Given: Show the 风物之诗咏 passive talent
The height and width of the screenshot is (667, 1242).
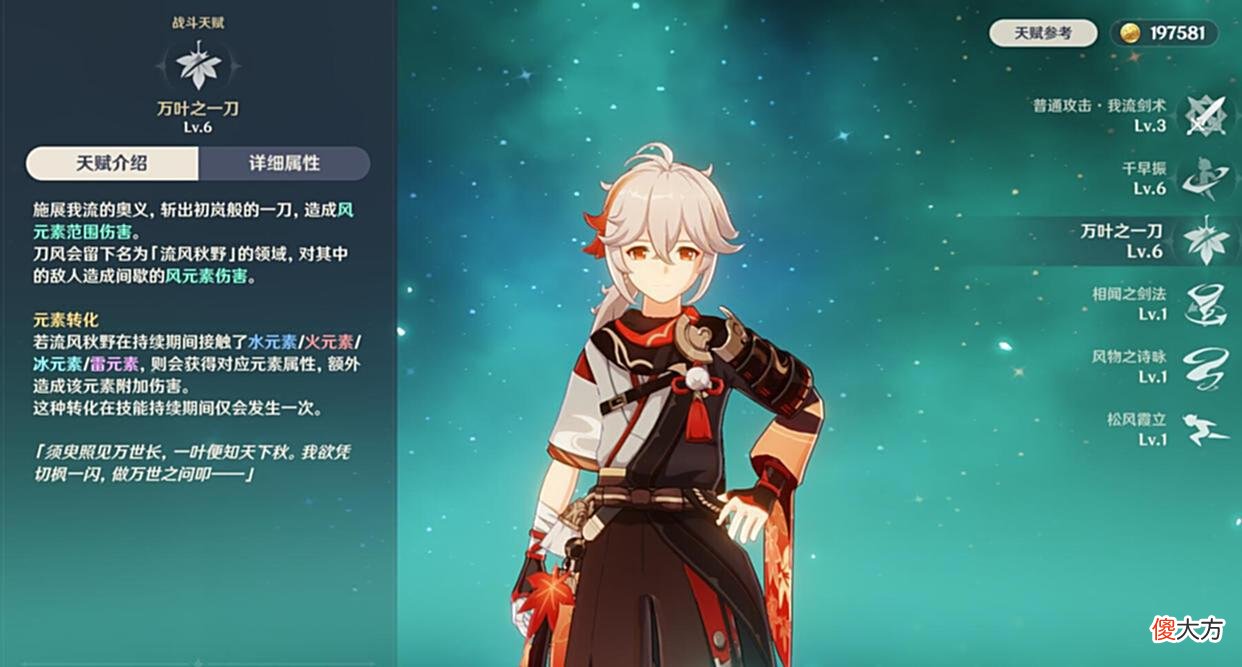Looking at the screenshot, I should pyautogui.click(x=1204, y=366).
